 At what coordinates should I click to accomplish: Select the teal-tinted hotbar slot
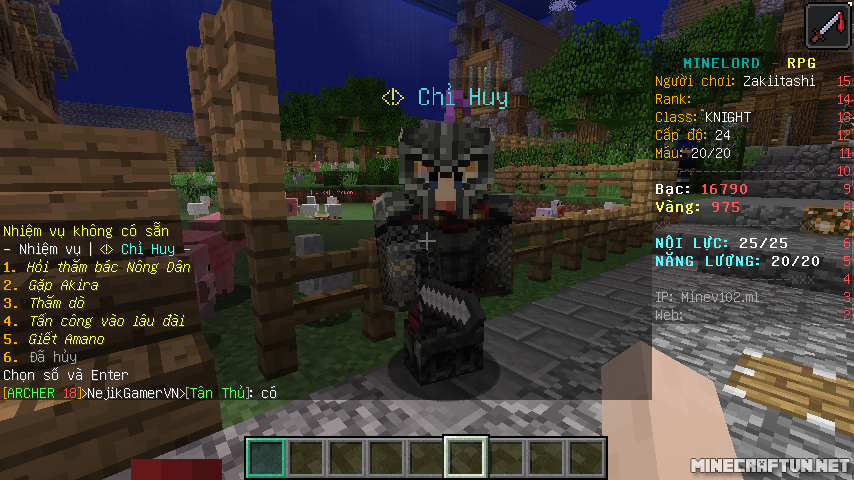coord(266,458)
